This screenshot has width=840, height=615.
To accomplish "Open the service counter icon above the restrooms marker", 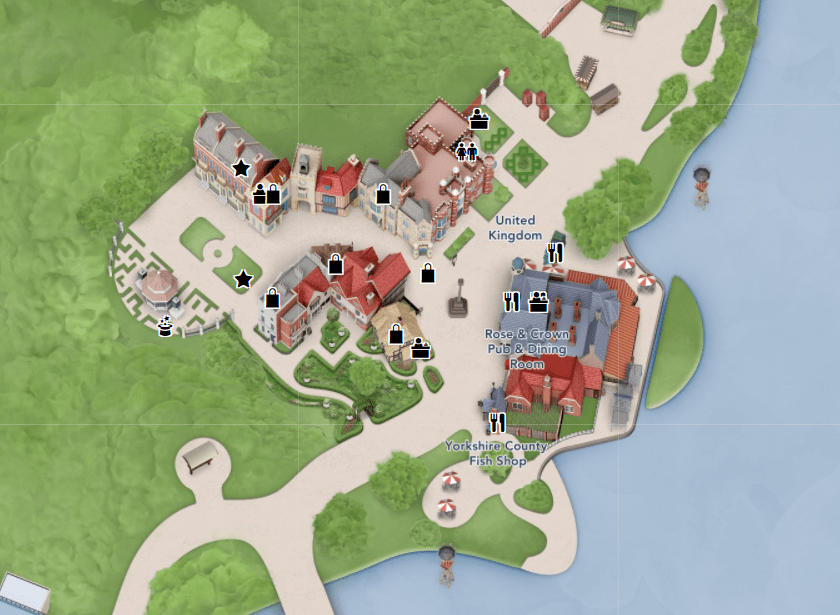I will tap(478, 120).
